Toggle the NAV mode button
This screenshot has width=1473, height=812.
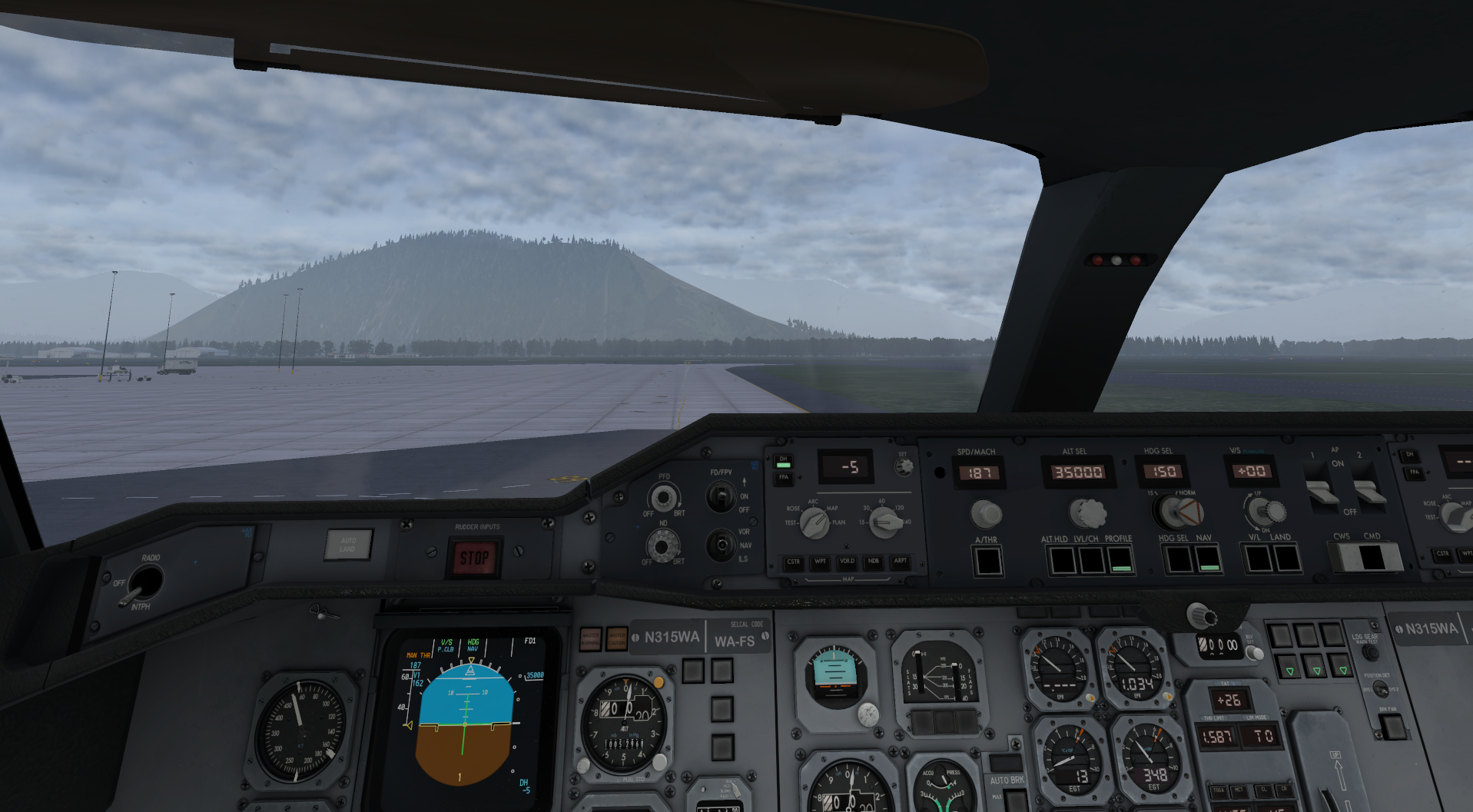(1208, 559)
